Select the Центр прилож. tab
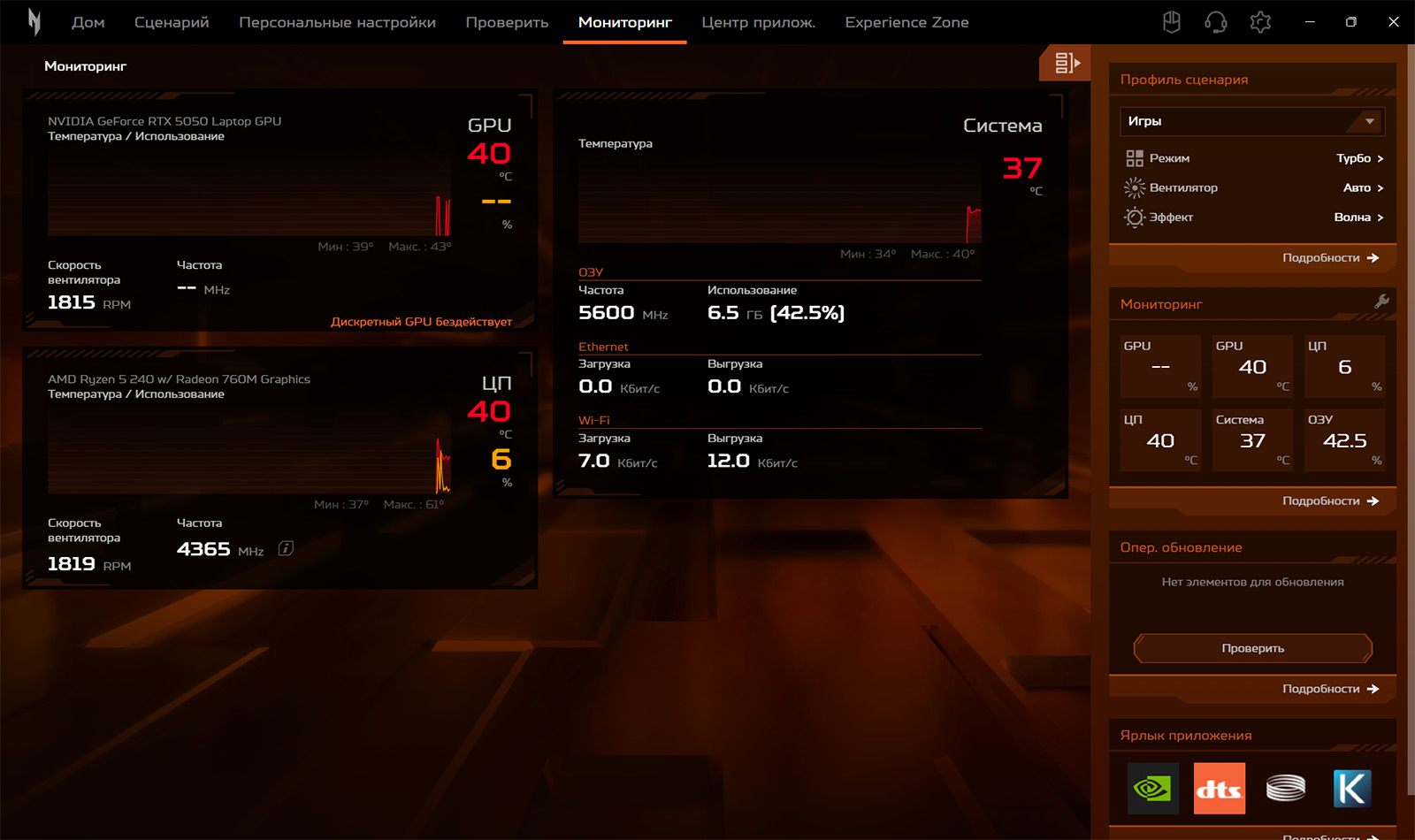The height and width of the screenshot is (840, 1415). coord(758,22)
